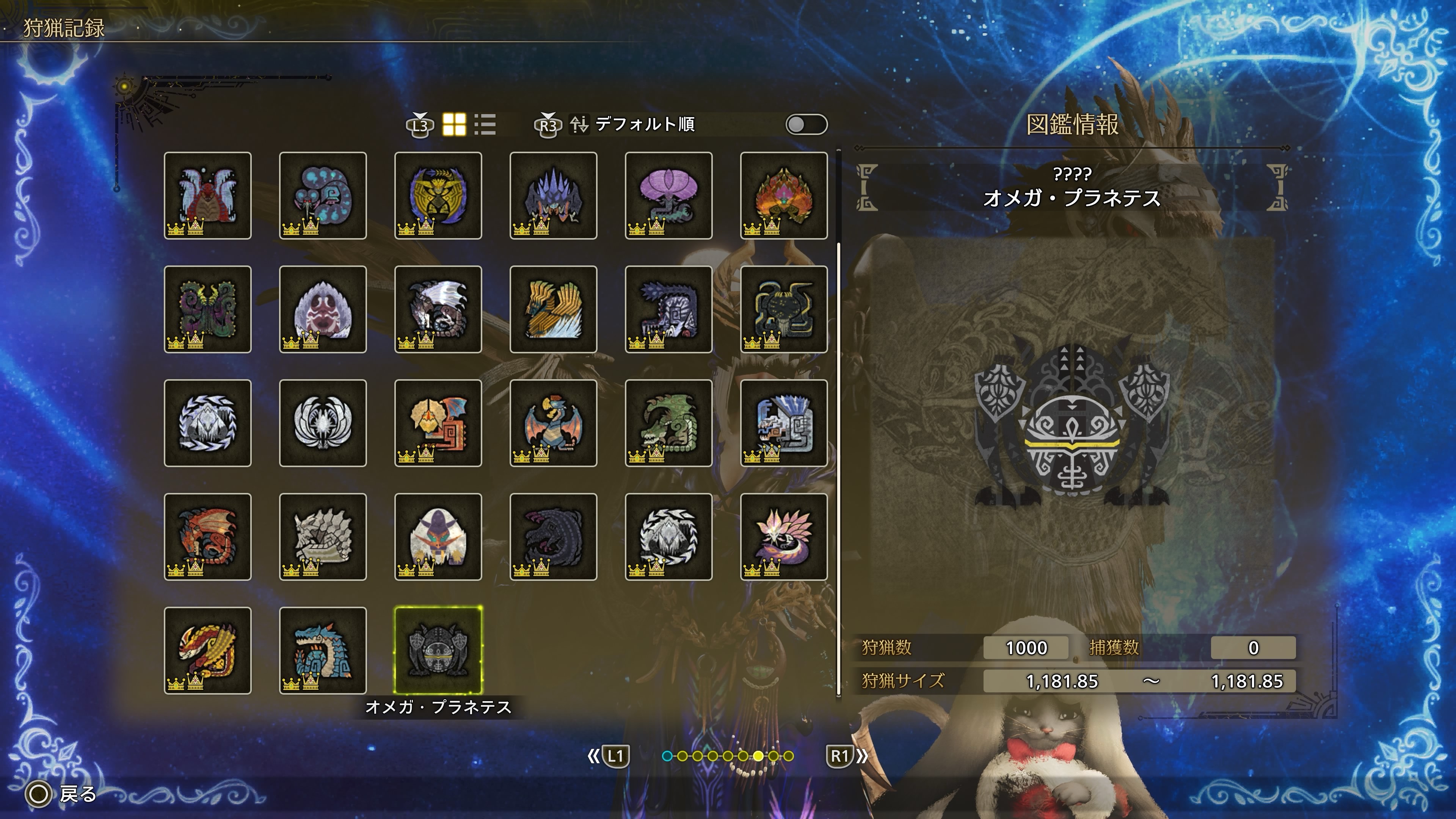Flip the toggle switch beside the sort option
Screen dimensions: 1456x819
806,124
